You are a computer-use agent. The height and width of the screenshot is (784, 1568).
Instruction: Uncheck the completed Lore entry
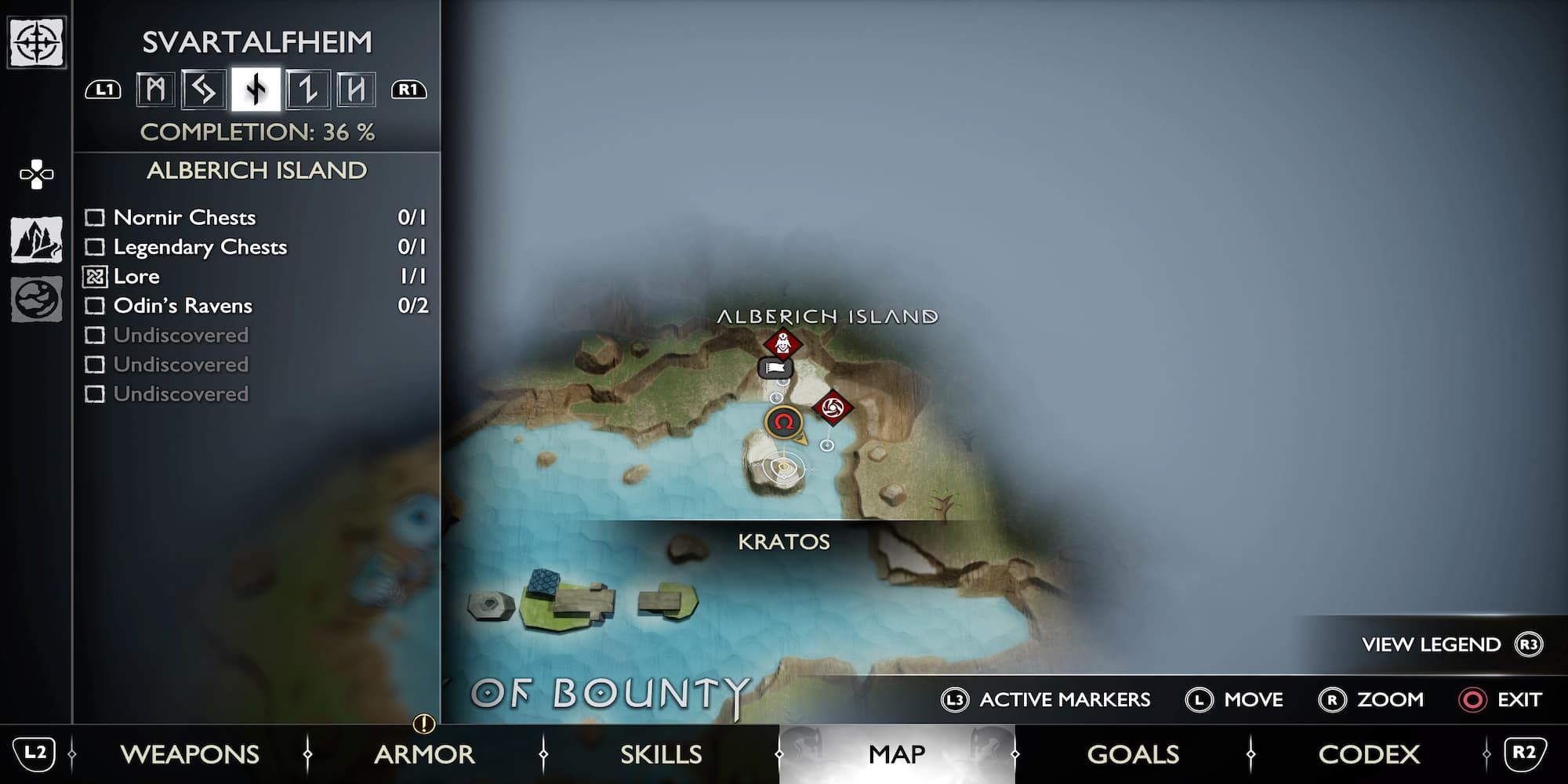pyautogui.click(x=96, y=276)
